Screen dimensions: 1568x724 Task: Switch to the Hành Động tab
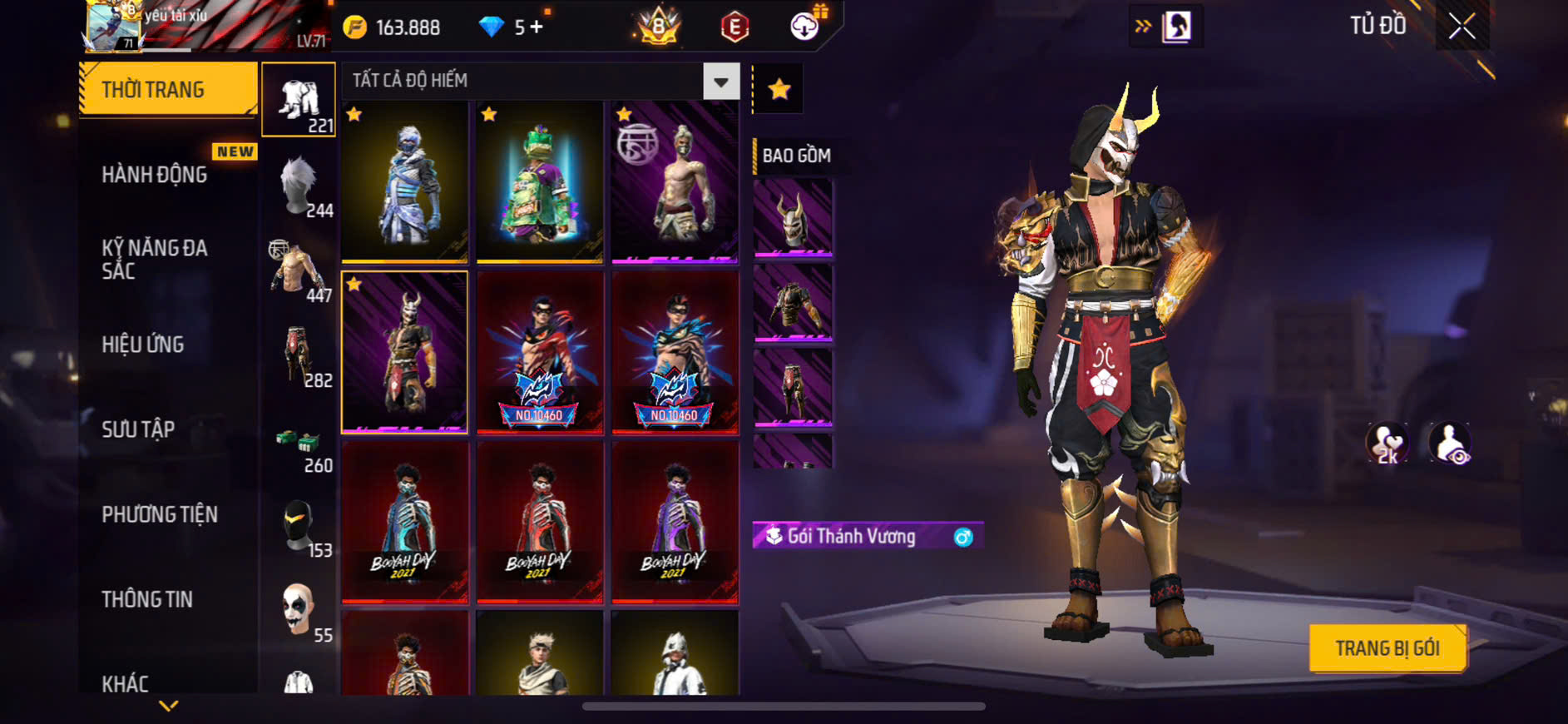(x=155, y=174)
